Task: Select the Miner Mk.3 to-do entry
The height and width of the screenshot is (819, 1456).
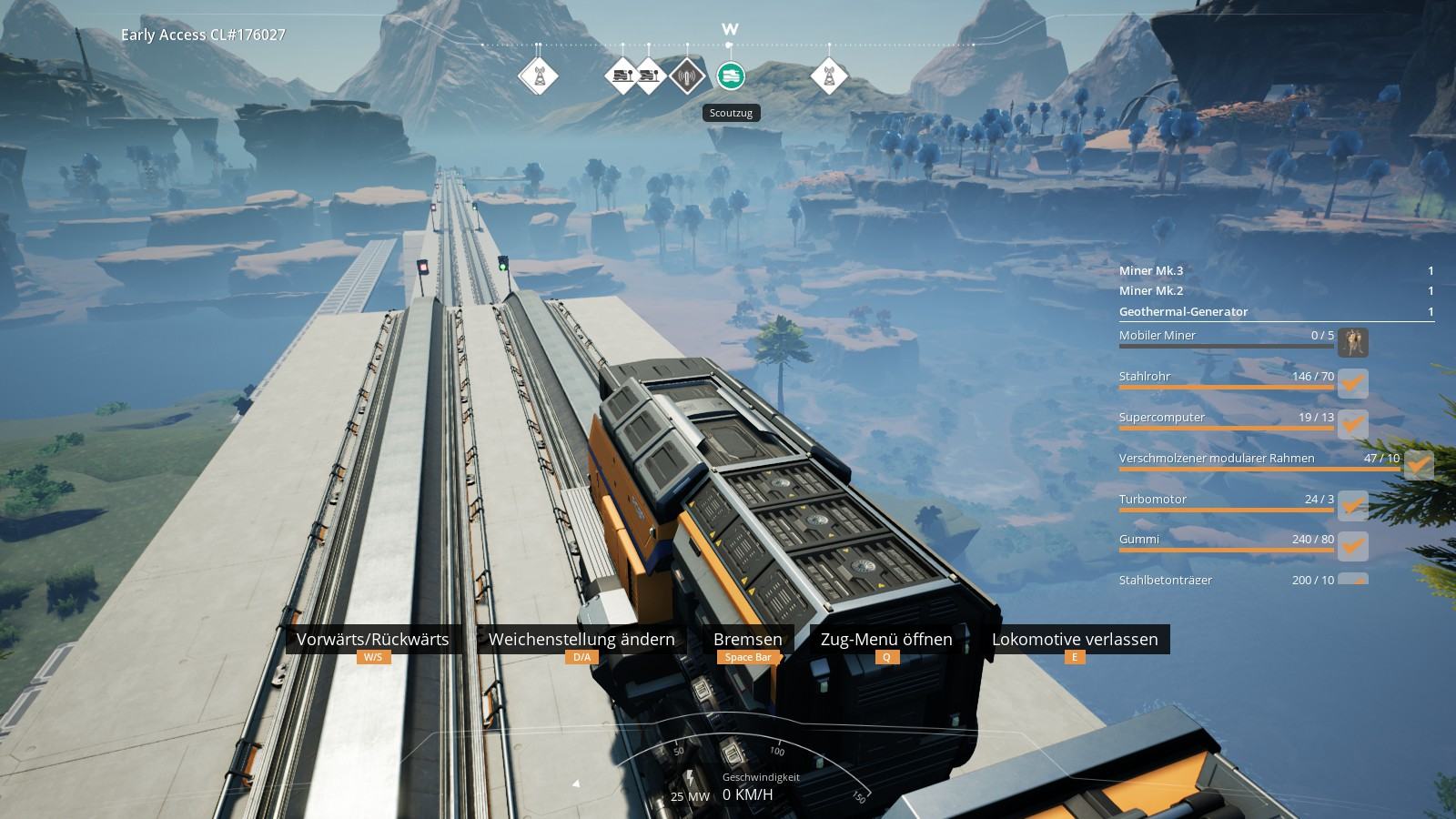Action: pyautogui.click(x=1276, y=270)
